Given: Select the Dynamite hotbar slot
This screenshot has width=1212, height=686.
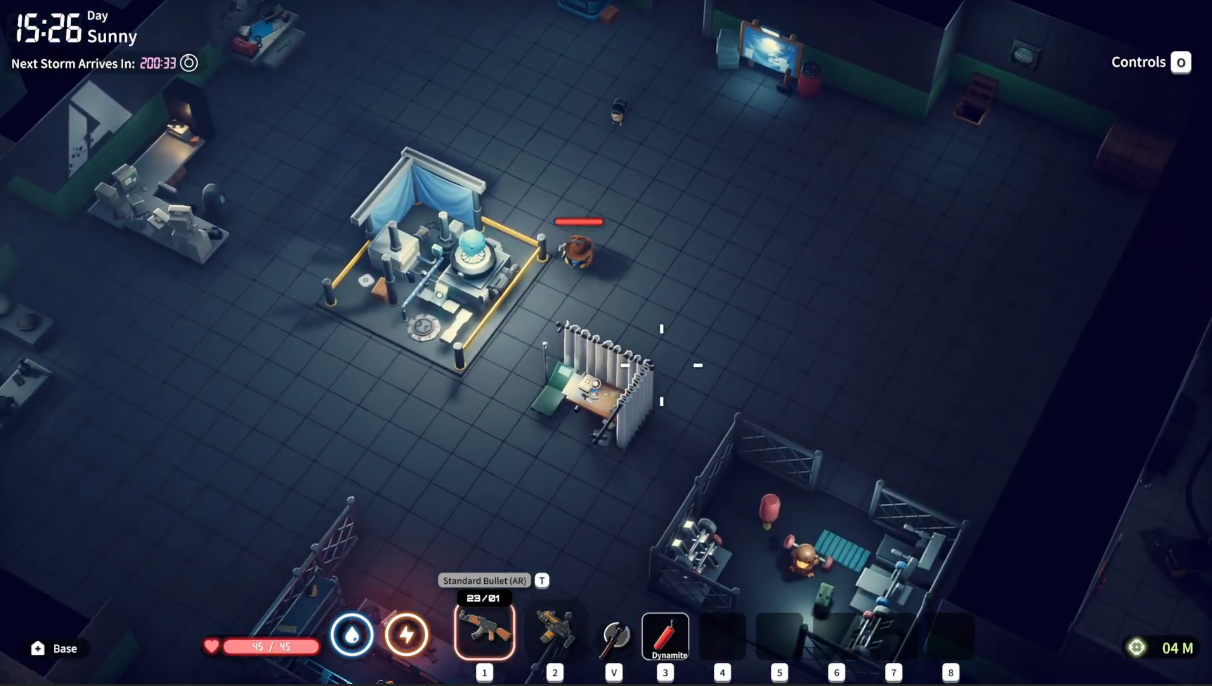Looking at the screenshot, I should 665,636.
